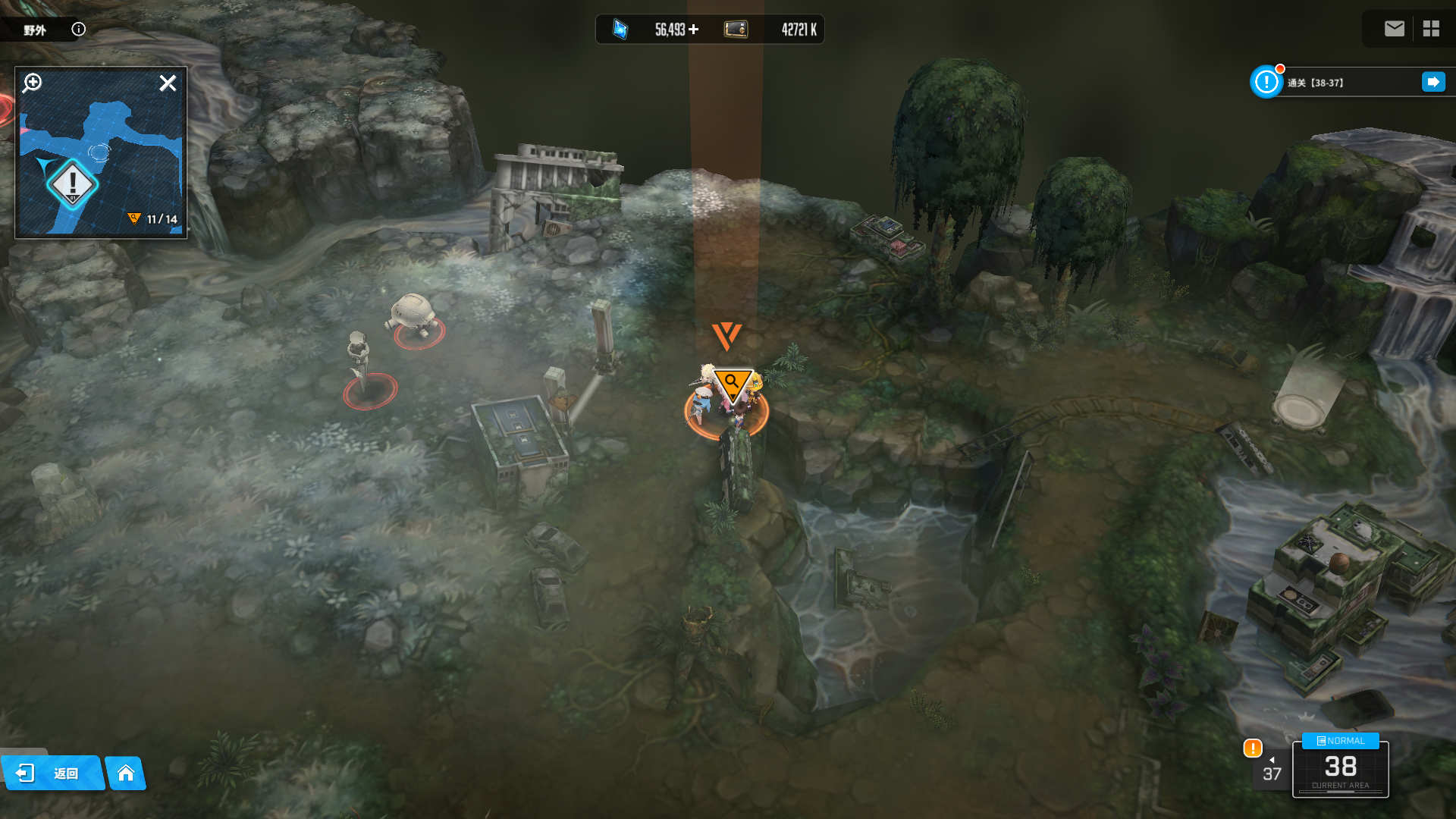1456x819 pixels.
Task: Close the minimap panel
Action: [168, 83]
